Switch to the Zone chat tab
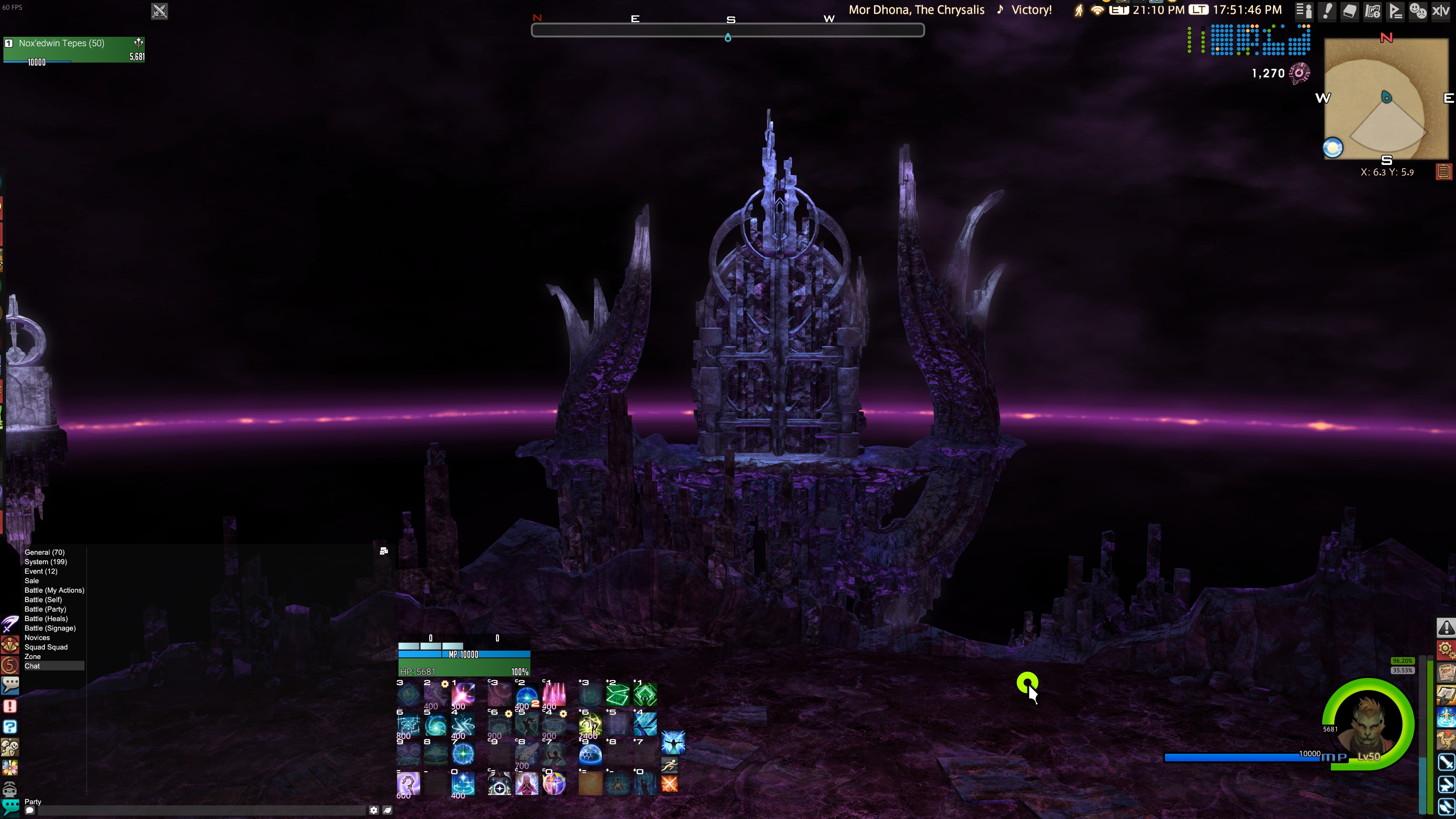The image size is (1456, 819). tap(32, 656)
